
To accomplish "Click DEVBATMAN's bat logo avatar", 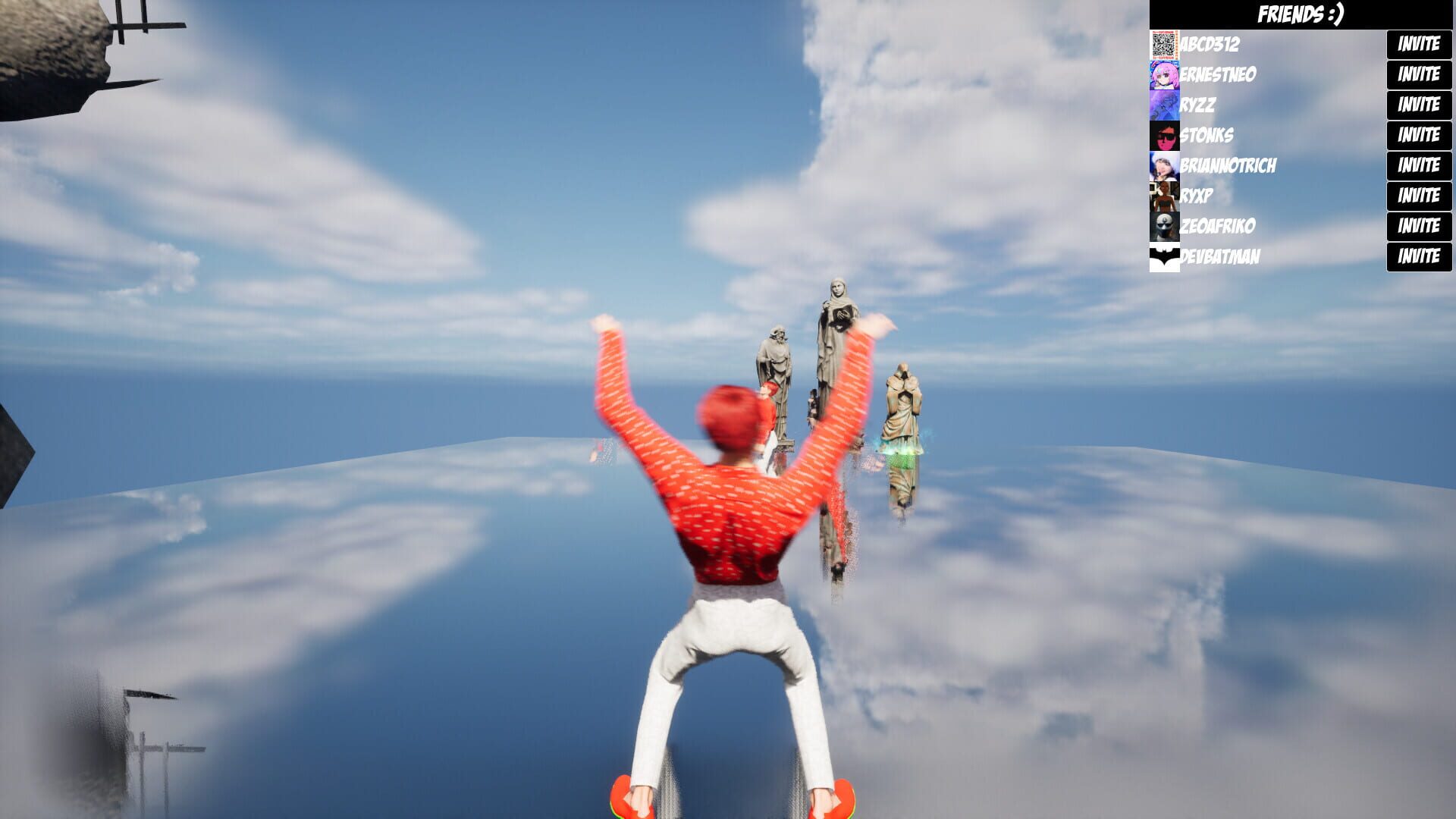I will point(1164,256).
